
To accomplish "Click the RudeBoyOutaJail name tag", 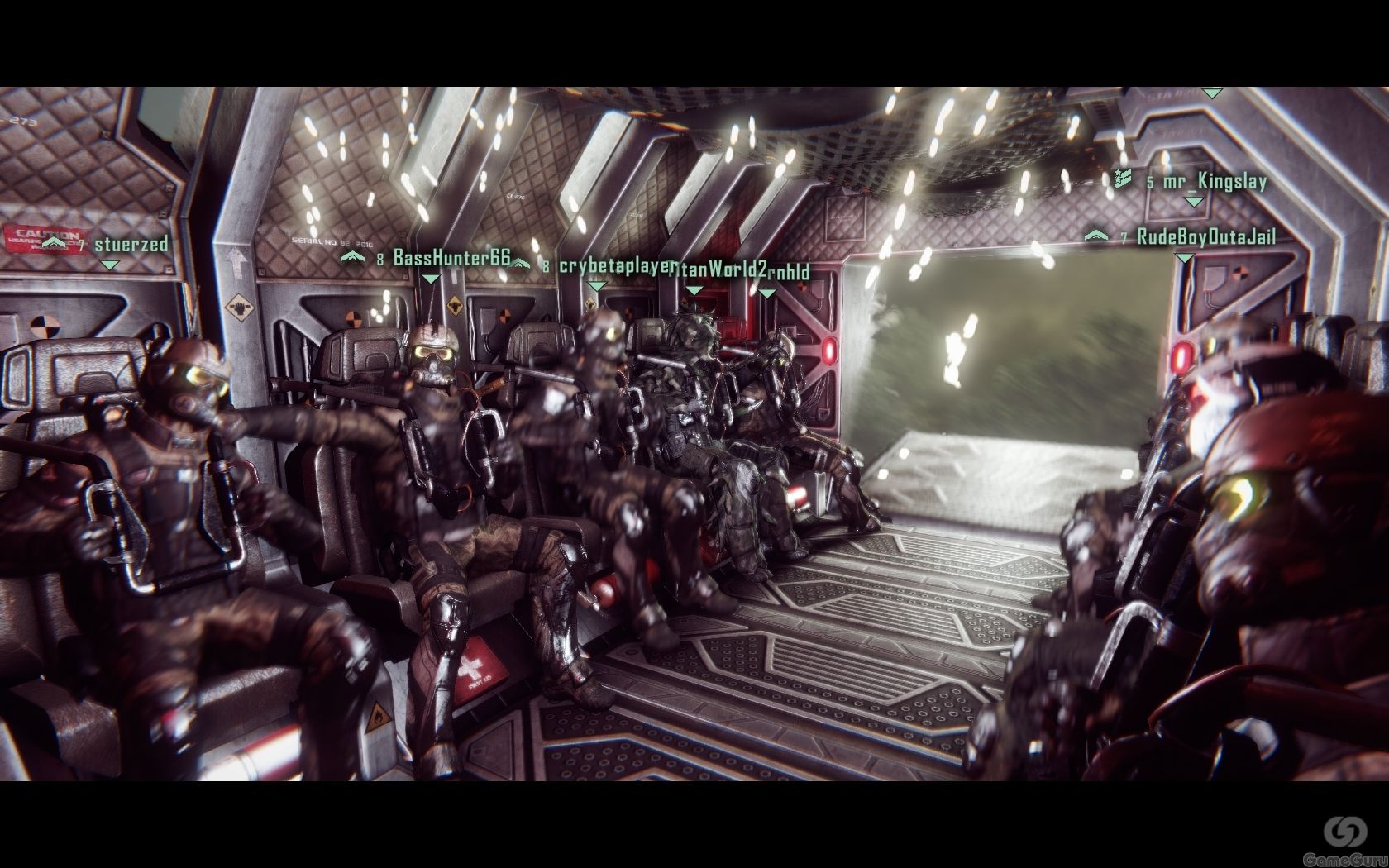I will (x=1205, y=237).
